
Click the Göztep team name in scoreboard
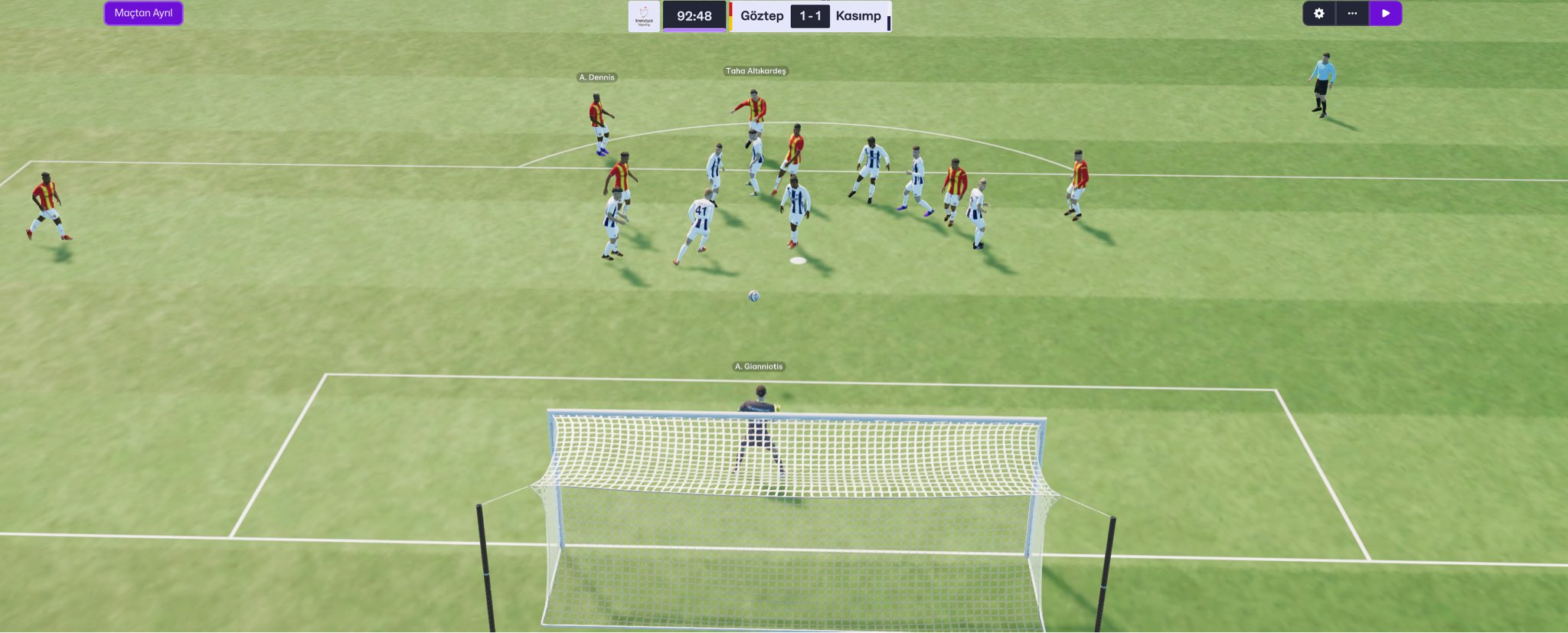(761, 16)
